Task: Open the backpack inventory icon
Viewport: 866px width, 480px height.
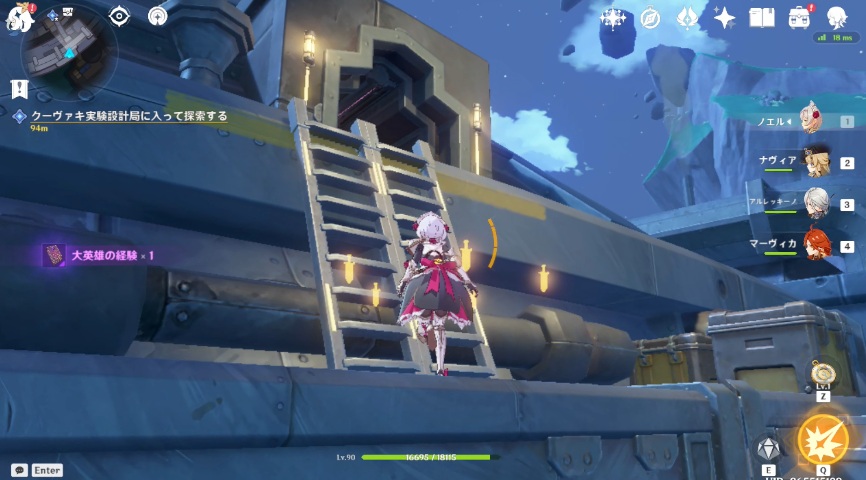Action: [x=799, y=18]
